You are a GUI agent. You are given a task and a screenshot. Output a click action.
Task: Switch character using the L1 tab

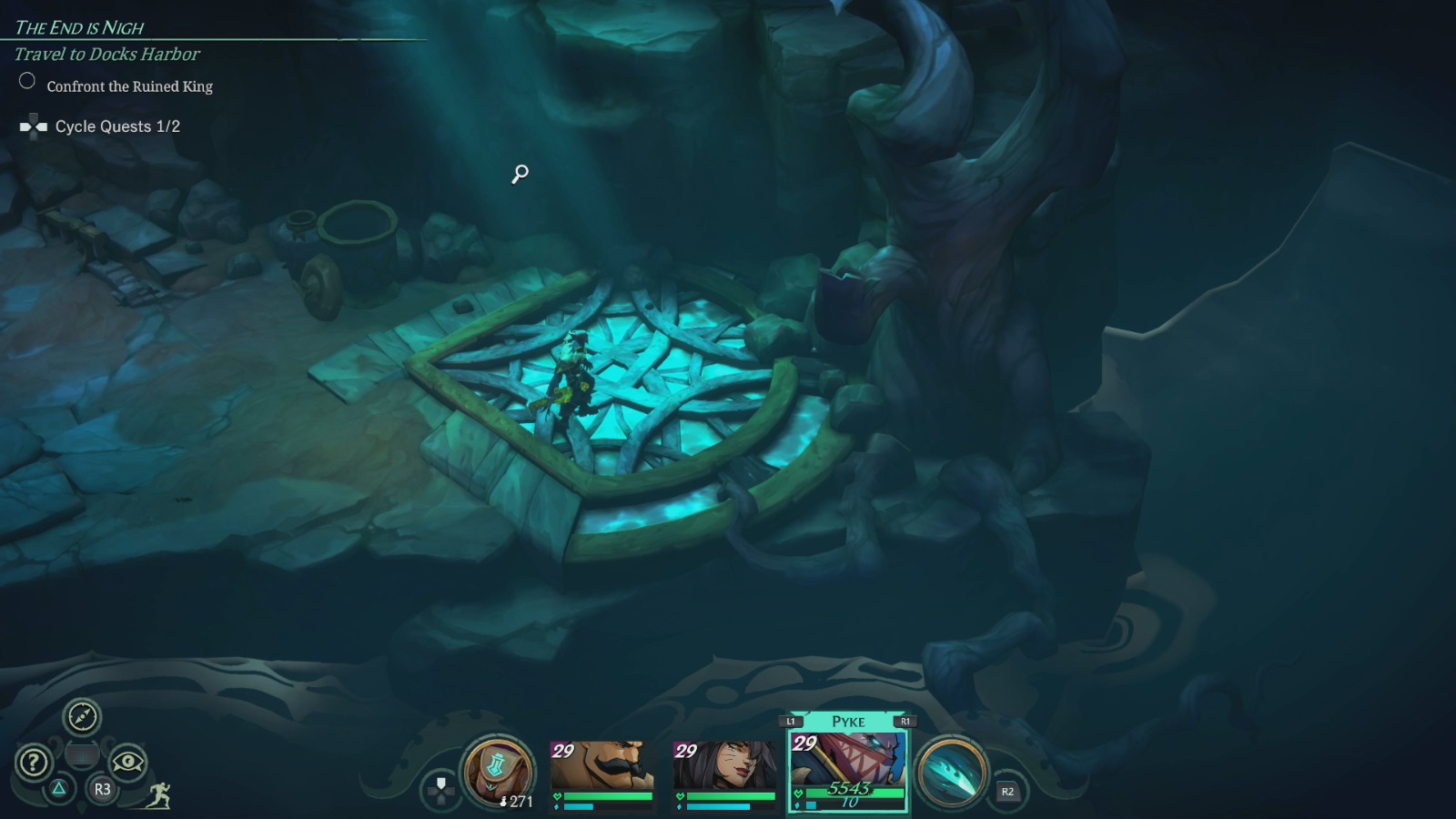(791, 720)
